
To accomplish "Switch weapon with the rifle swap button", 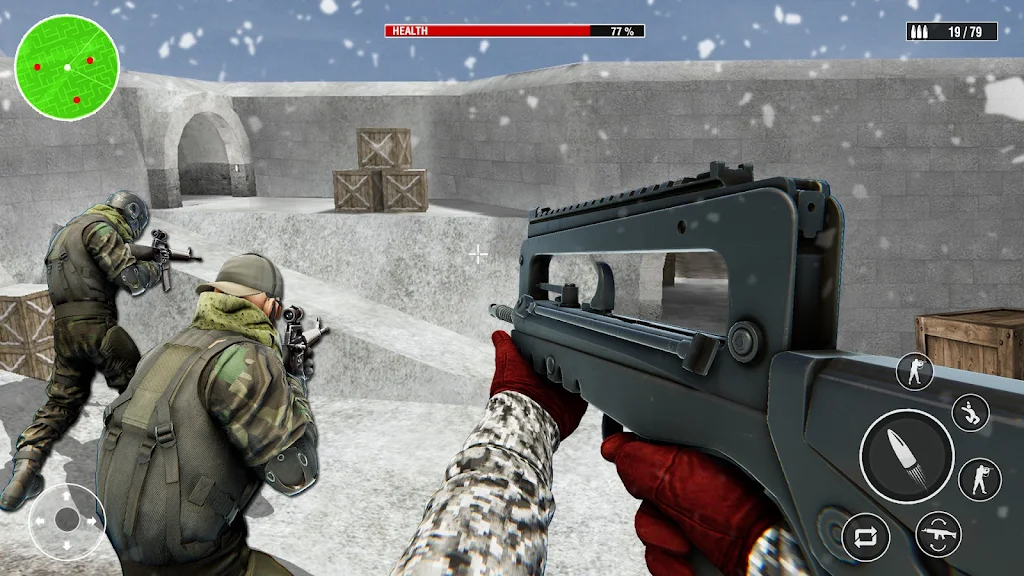I will [x=939, y=534].
